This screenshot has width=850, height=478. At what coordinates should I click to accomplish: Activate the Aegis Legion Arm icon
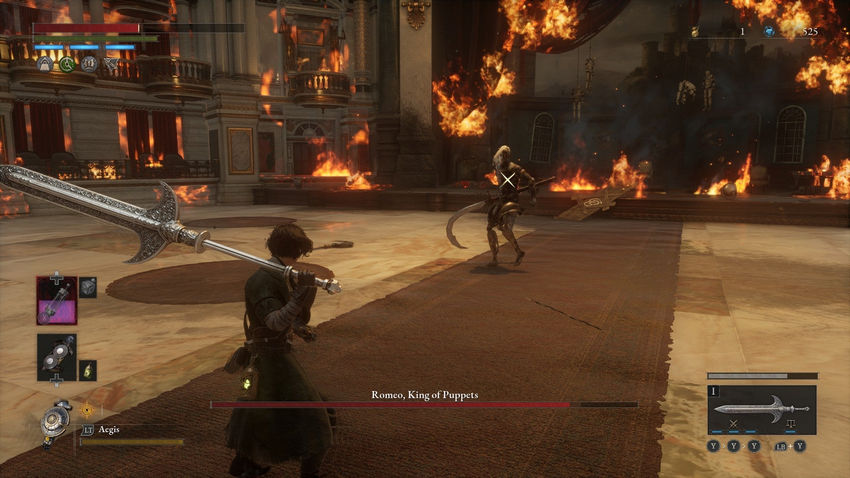[56, 420]
